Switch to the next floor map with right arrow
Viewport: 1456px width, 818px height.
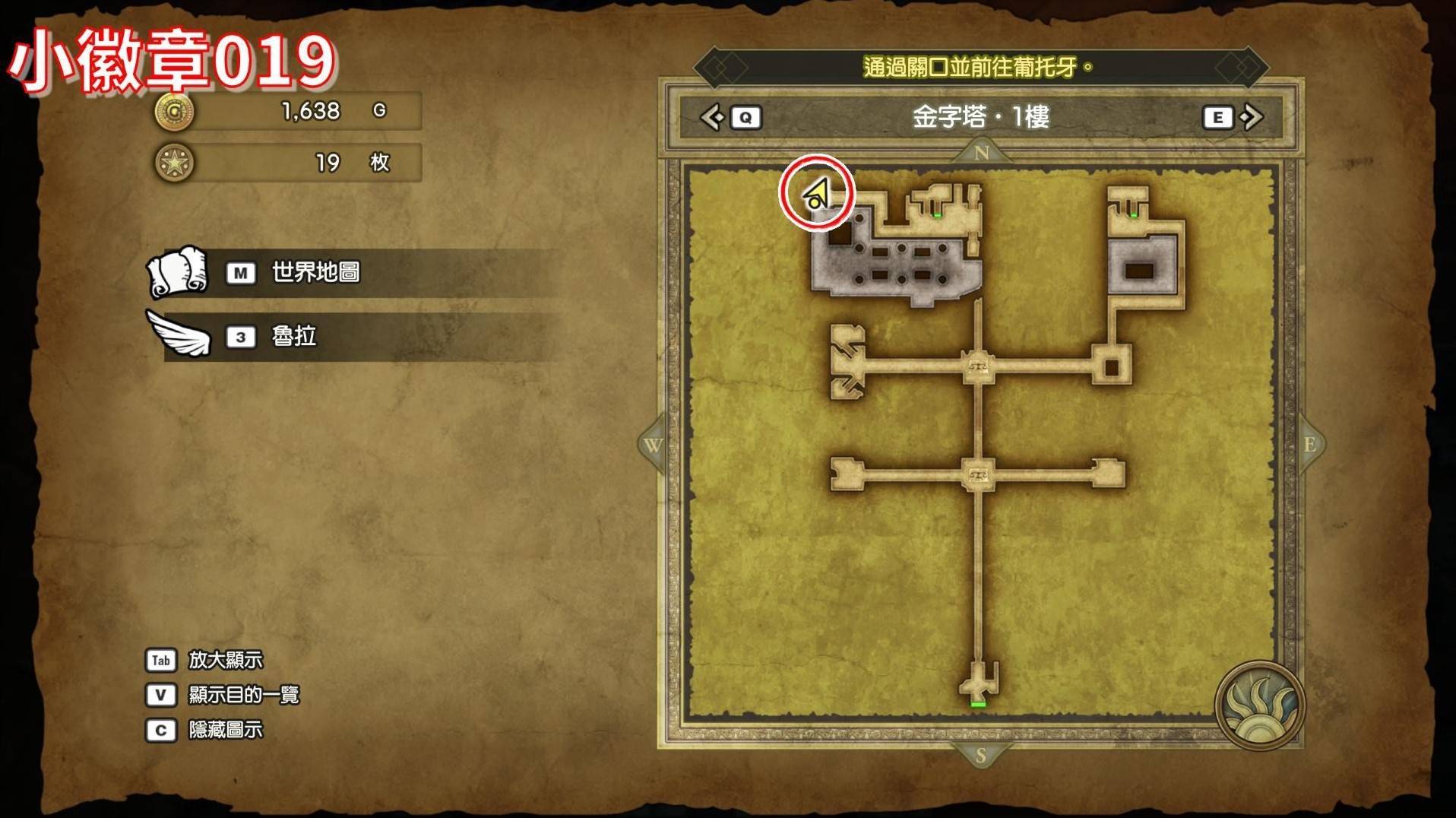1250,117
